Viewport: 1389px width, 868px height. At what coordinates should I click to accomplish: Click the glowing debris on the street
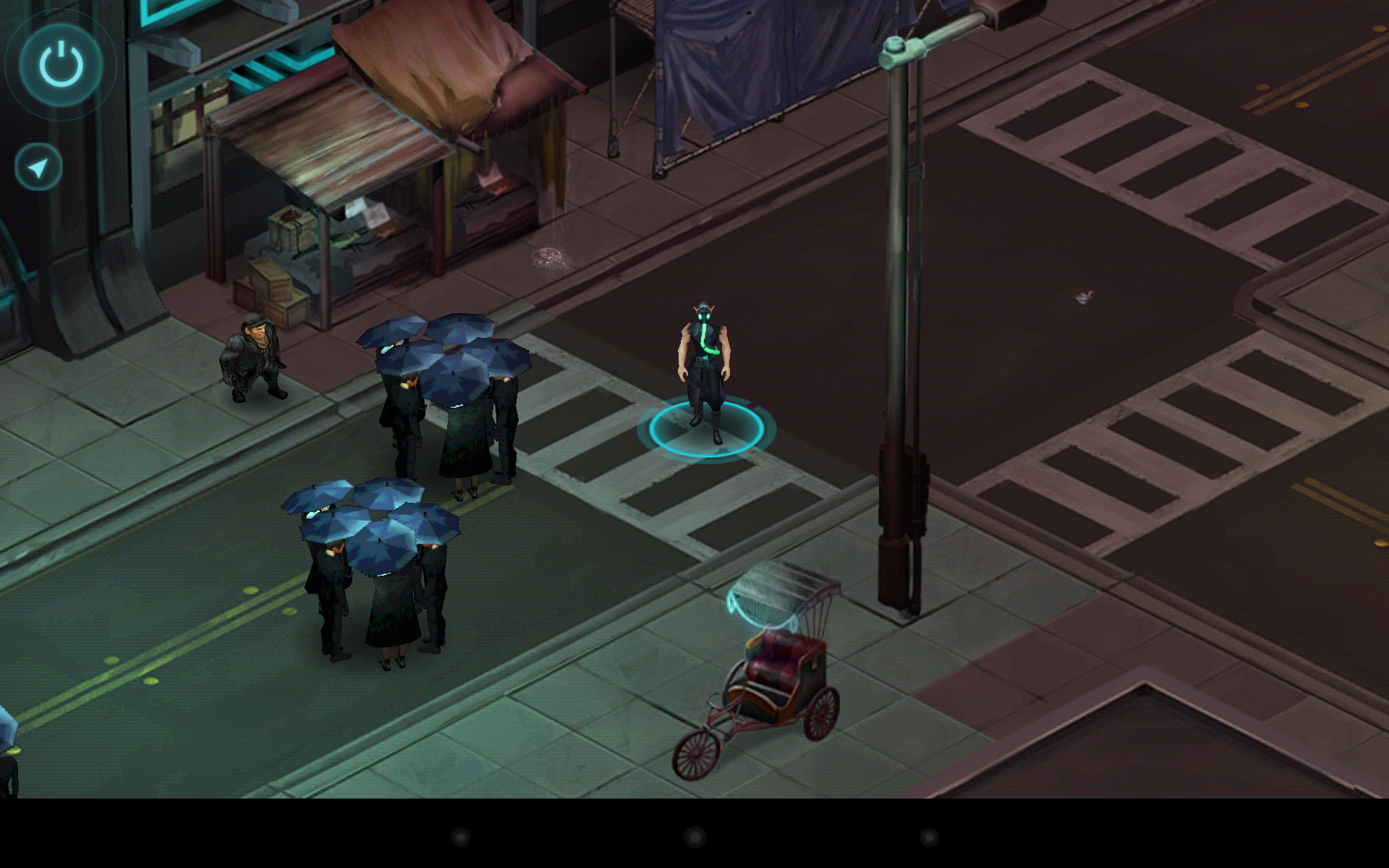coord(550,257)
